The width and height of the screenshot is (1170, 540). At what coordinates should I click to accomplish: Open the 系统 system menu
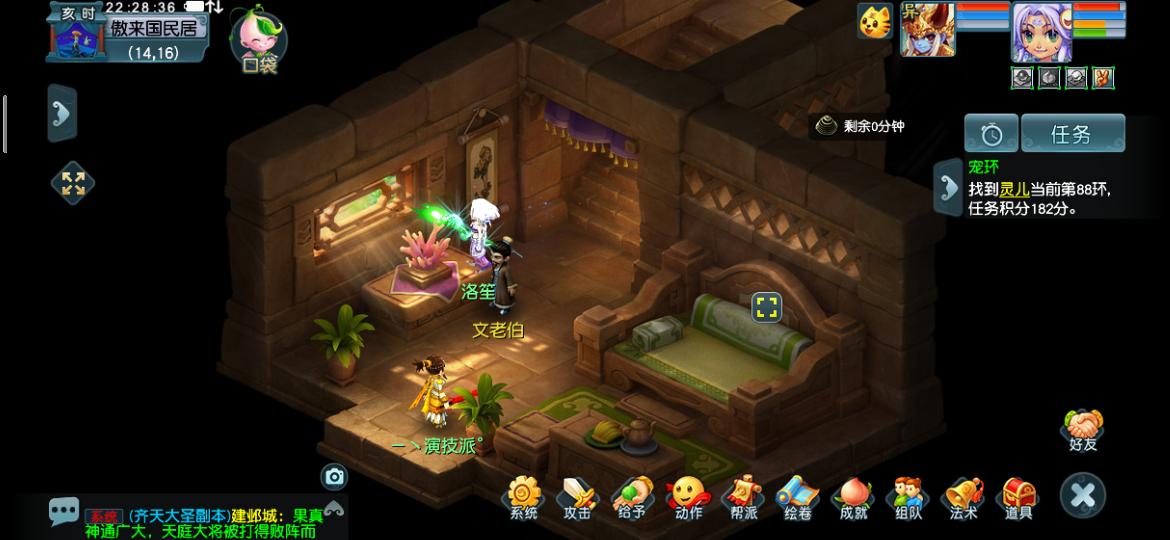(x=524, y=496)
